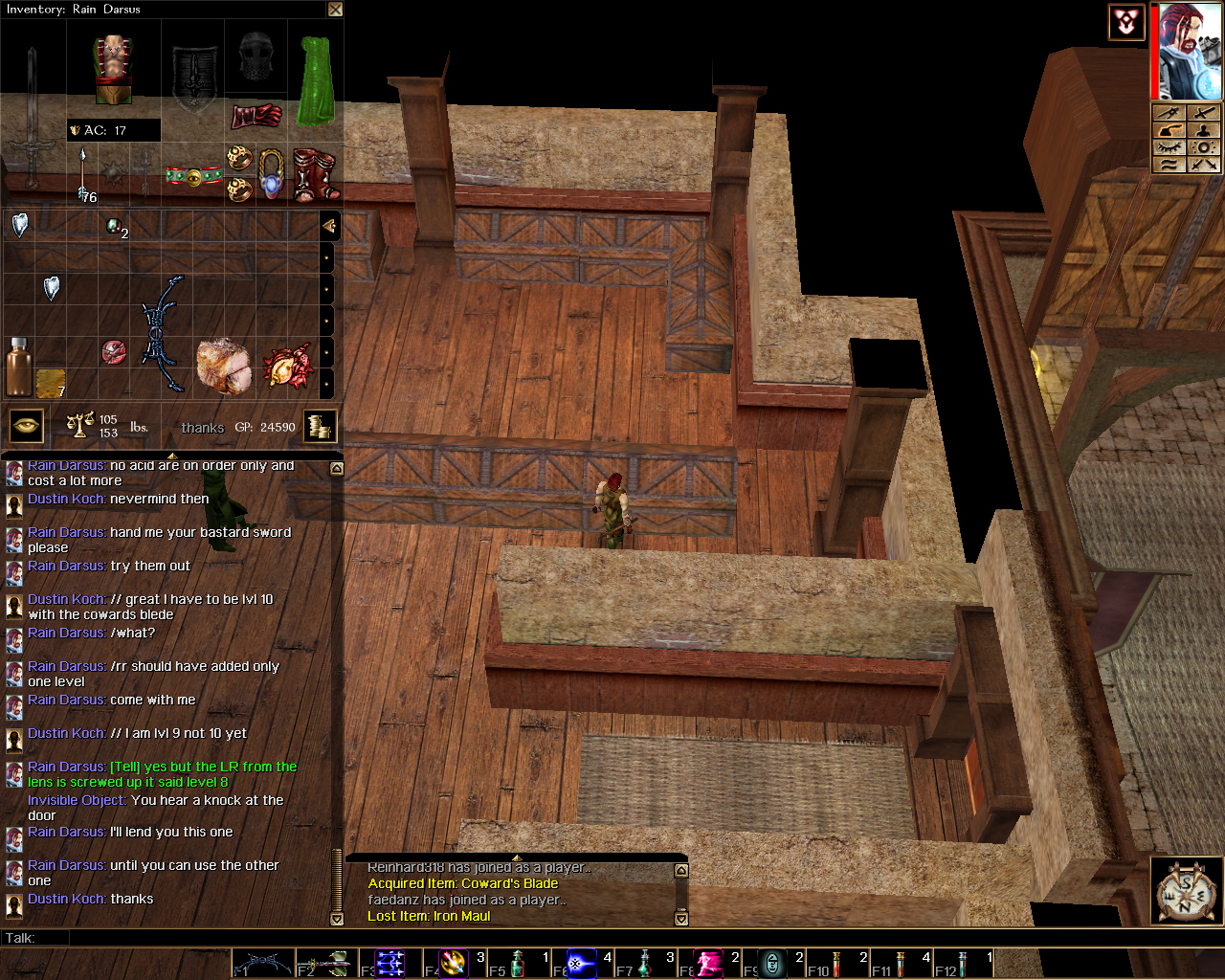Close the inventory window

tap(335, 10)
